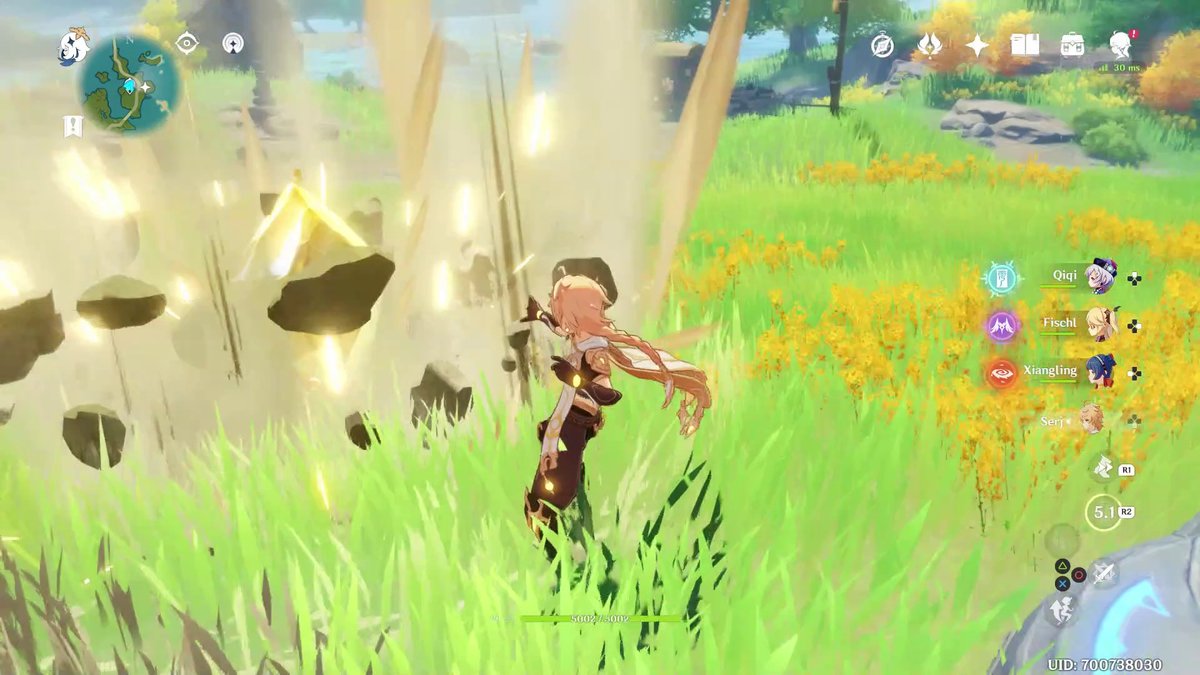Open the Adventurer Handbook book icon

1024,45
